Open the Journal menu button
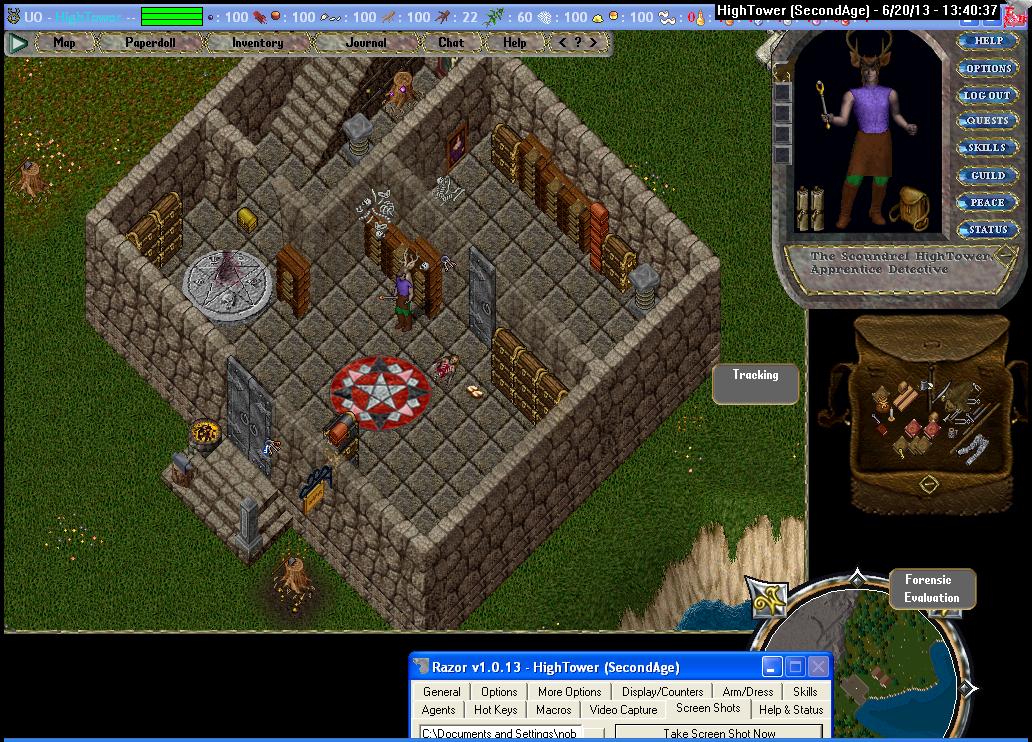The width and height of the screenshot is (1032, 742). click(366, 43)
